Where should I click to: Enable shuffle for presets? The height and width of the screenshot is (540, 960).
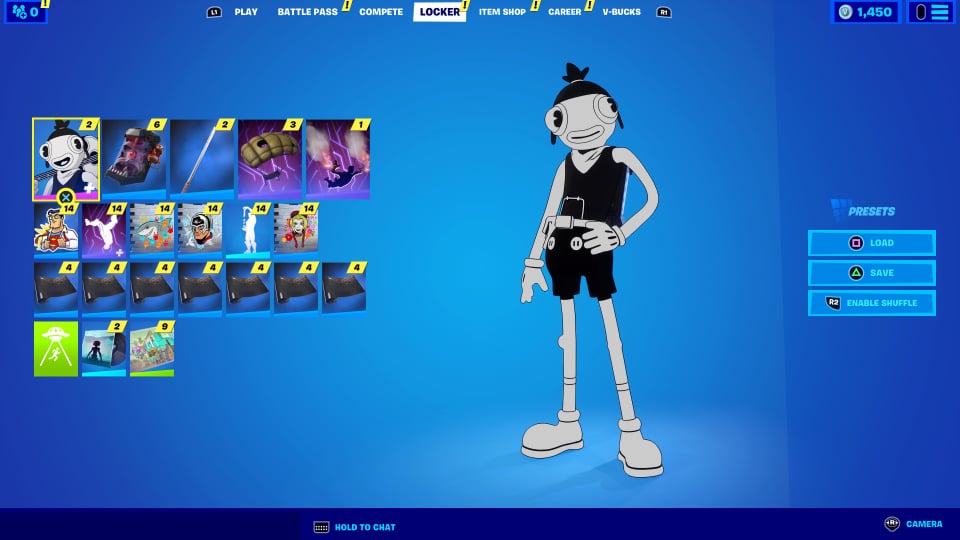(x=872, y=303)
